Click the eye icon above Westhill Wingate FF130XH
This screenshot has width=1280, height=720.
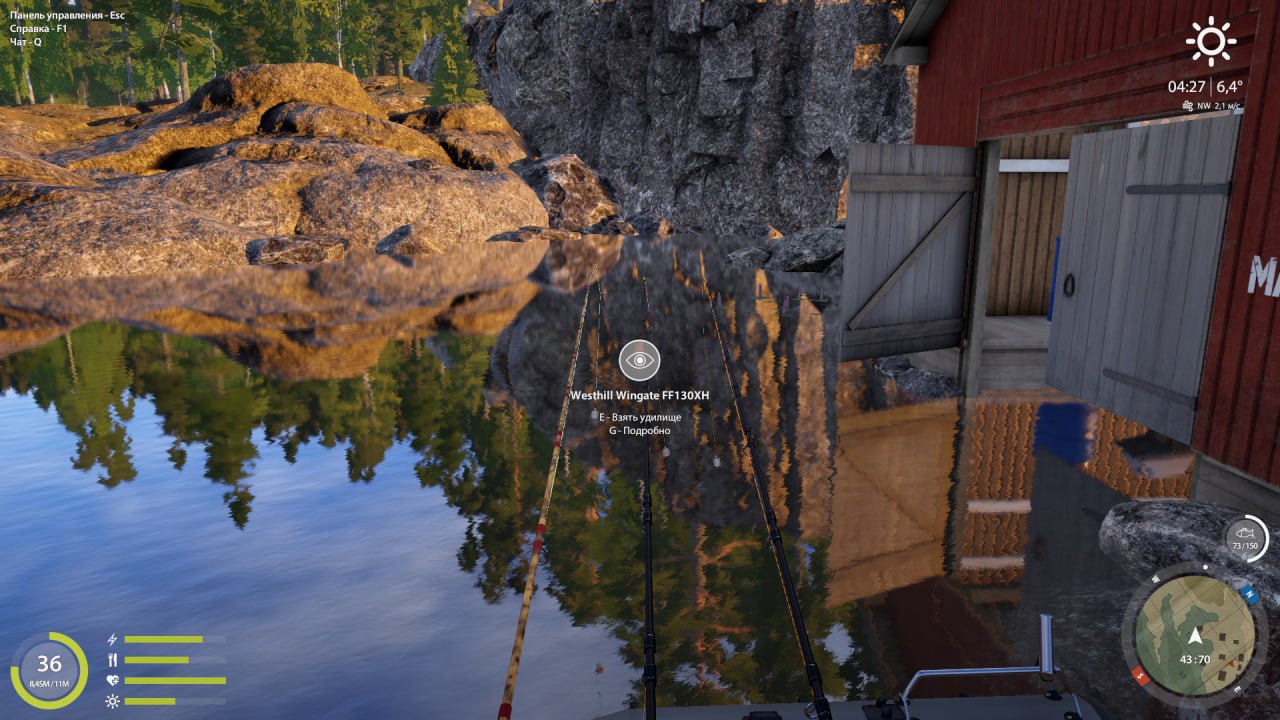(639, 360)
